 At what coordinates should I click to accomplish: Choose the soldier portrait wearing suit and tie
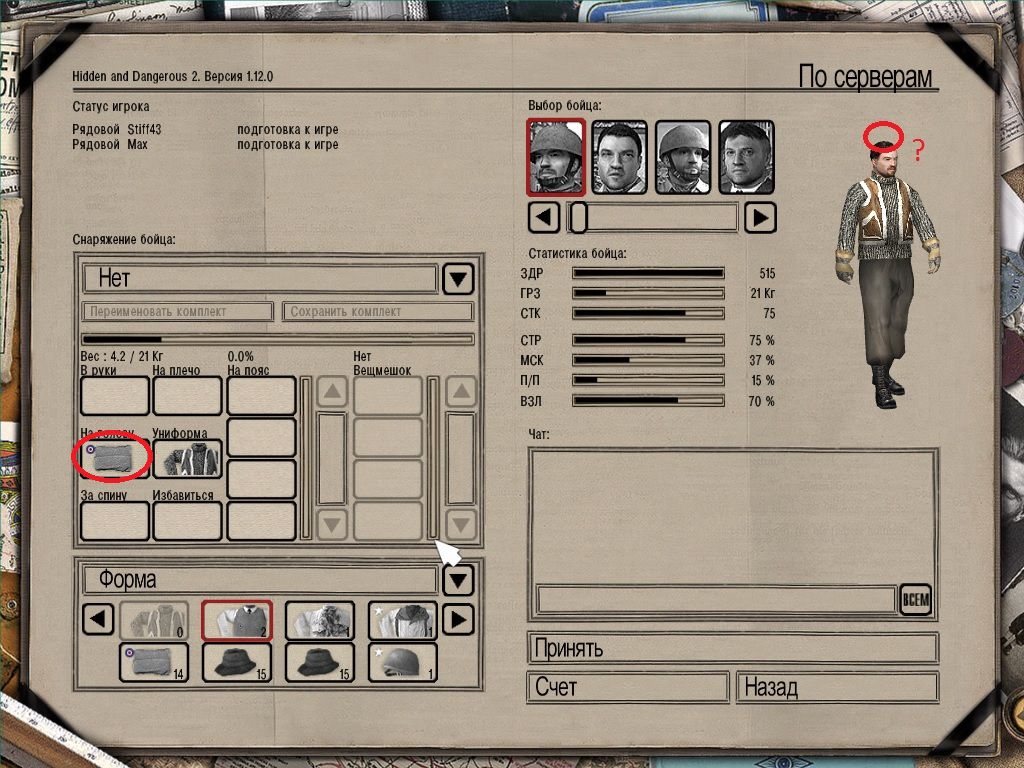tap(747, 157)
